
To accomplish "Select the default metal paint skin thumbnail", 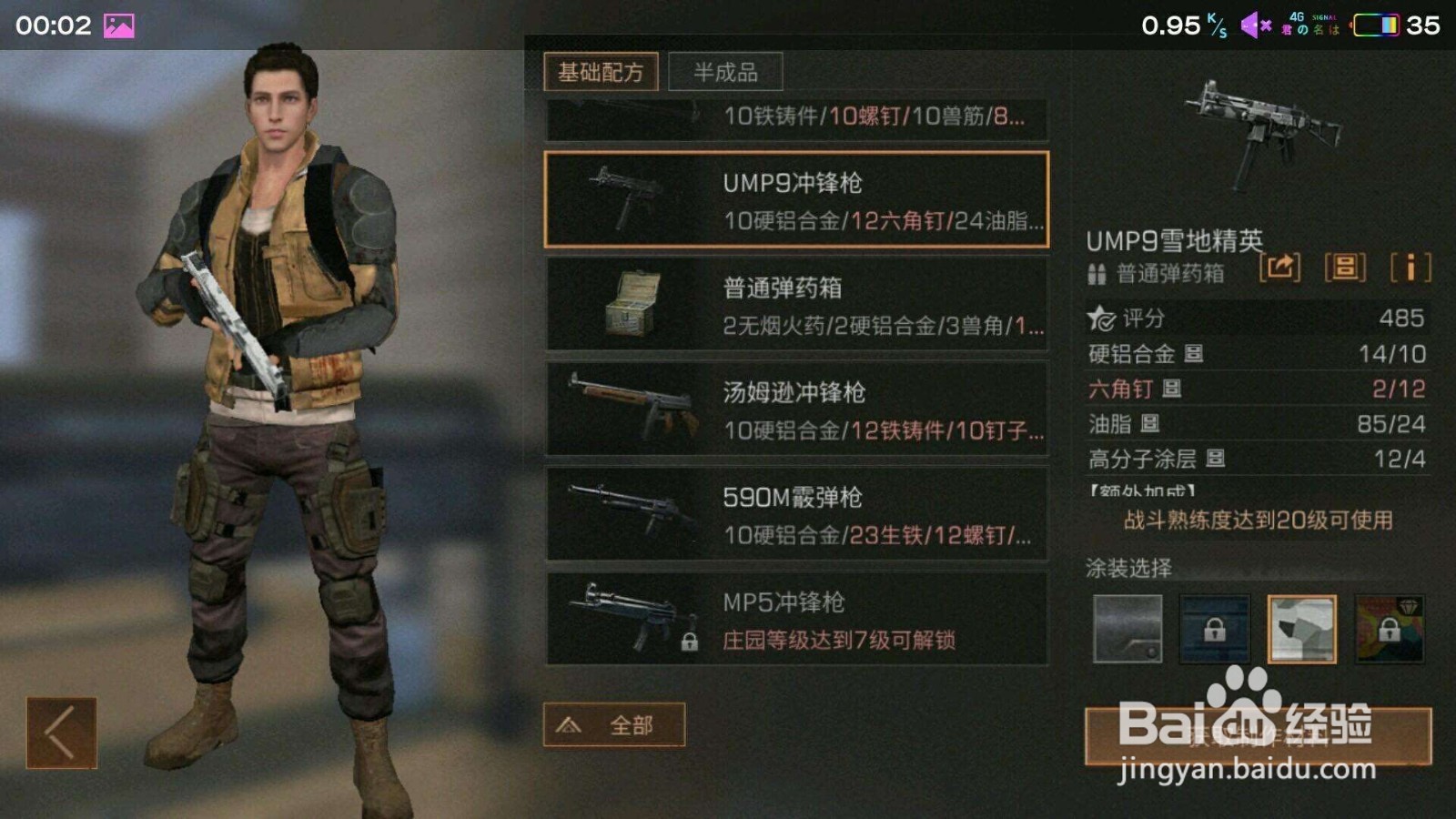I will 1126,630.
